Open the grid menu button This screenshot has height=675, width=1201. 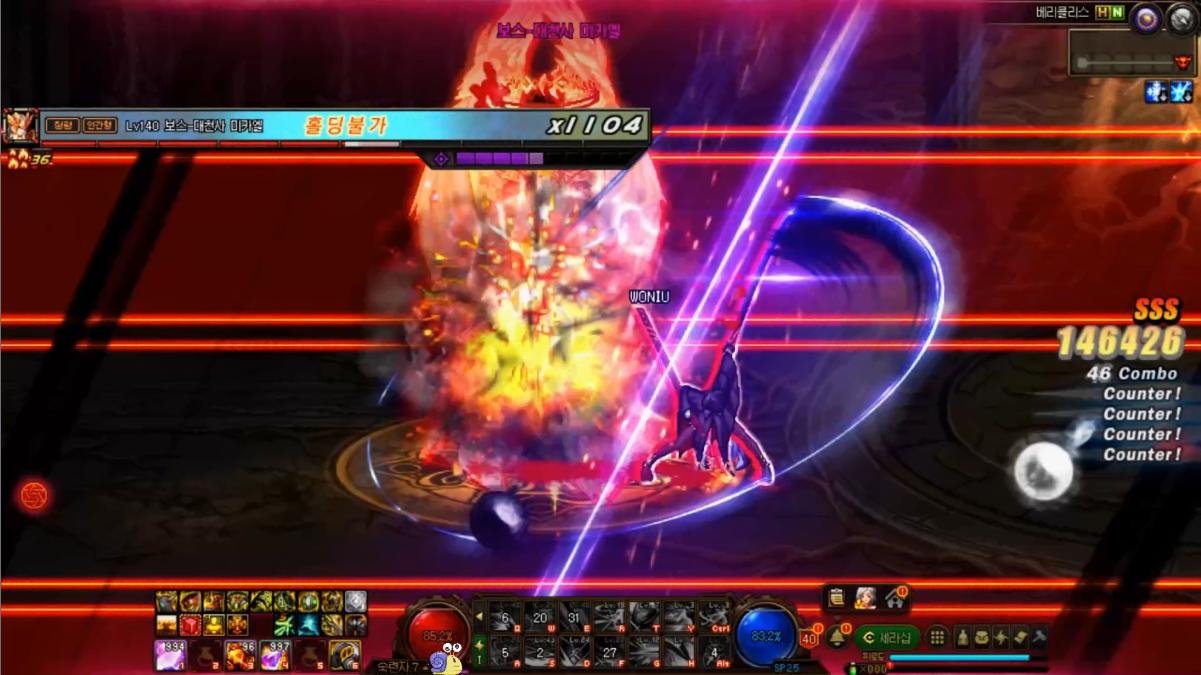pos(937,637)
